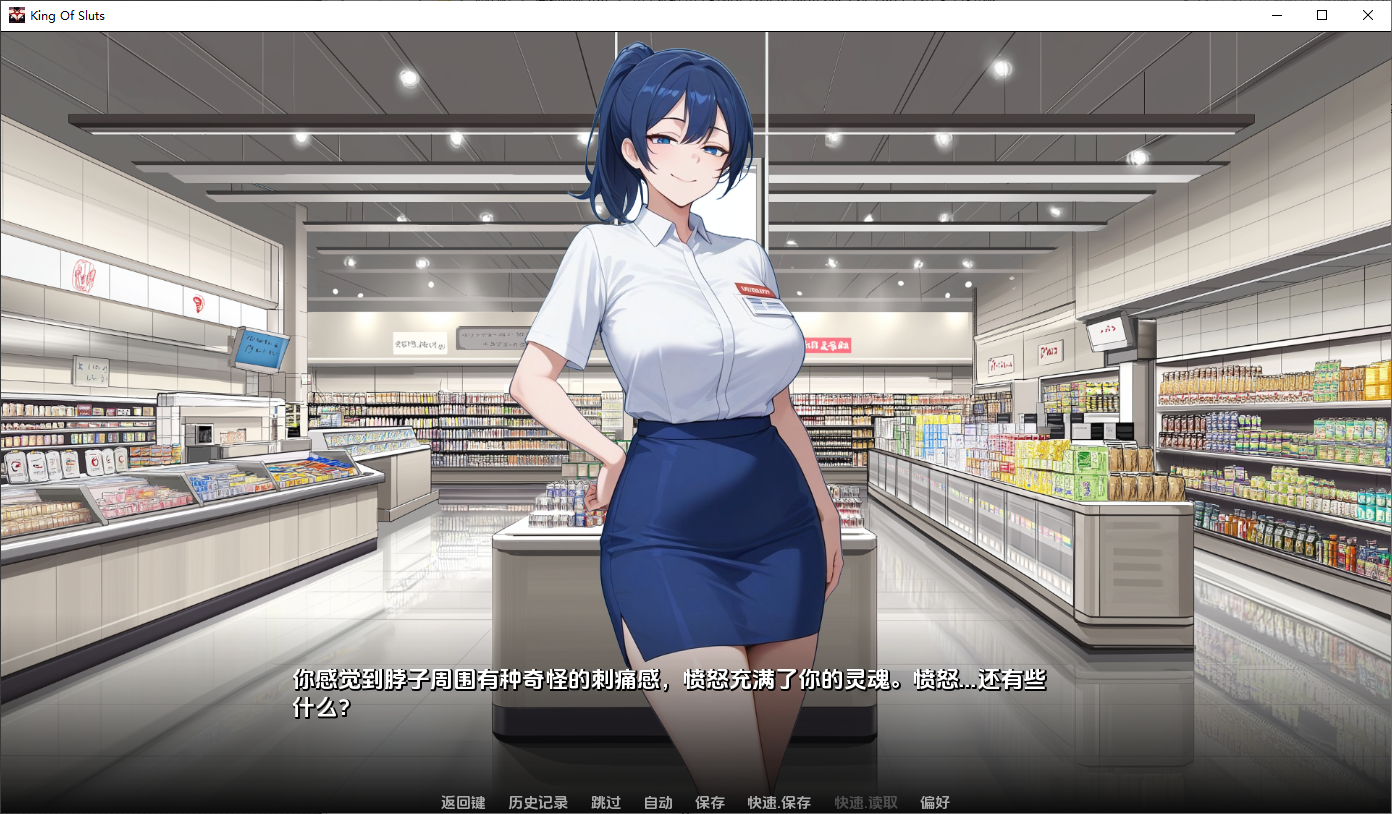Close the King Of Sluts game
Screen dimensions: 1392x814
pos(1367,15)
